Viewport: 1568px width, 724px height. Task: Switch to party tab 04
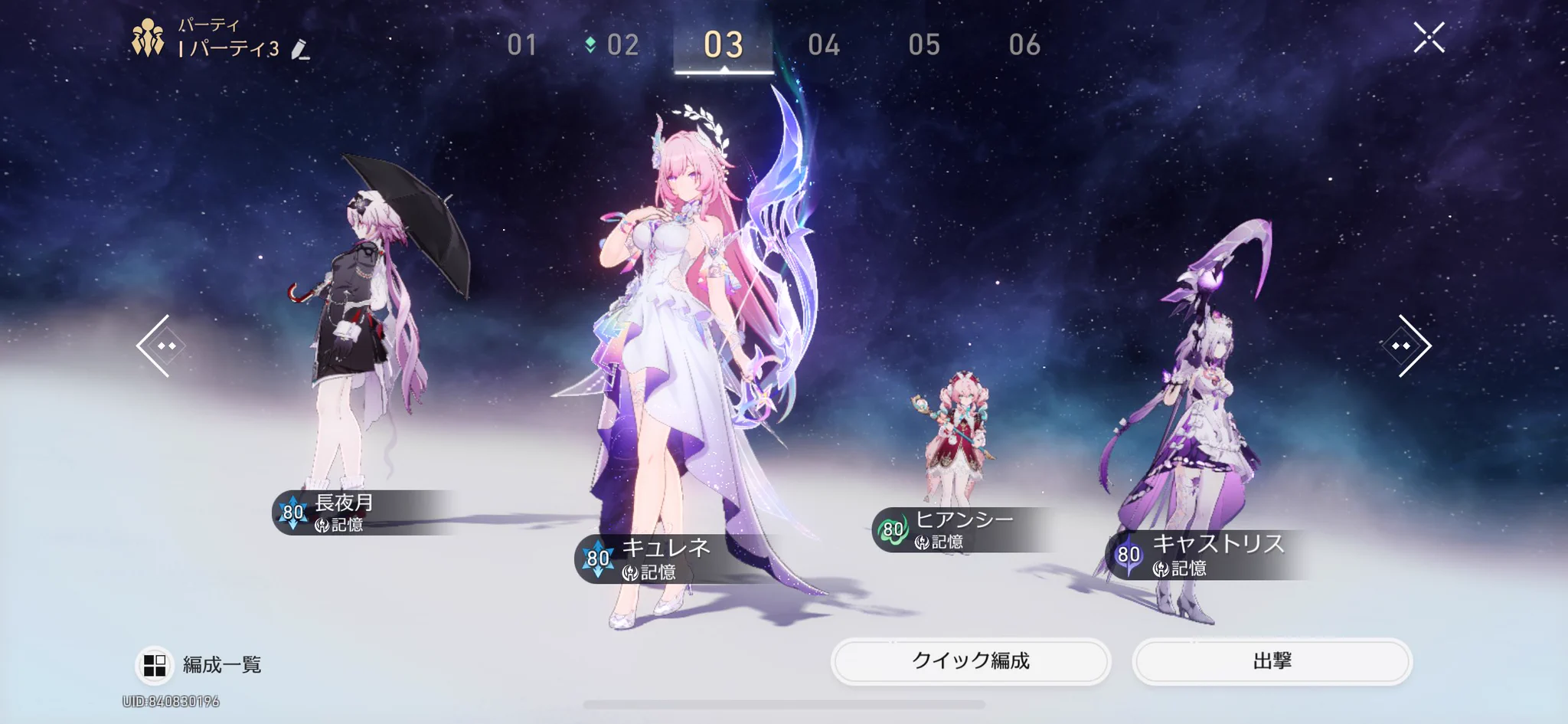click(x=825, y=46)
